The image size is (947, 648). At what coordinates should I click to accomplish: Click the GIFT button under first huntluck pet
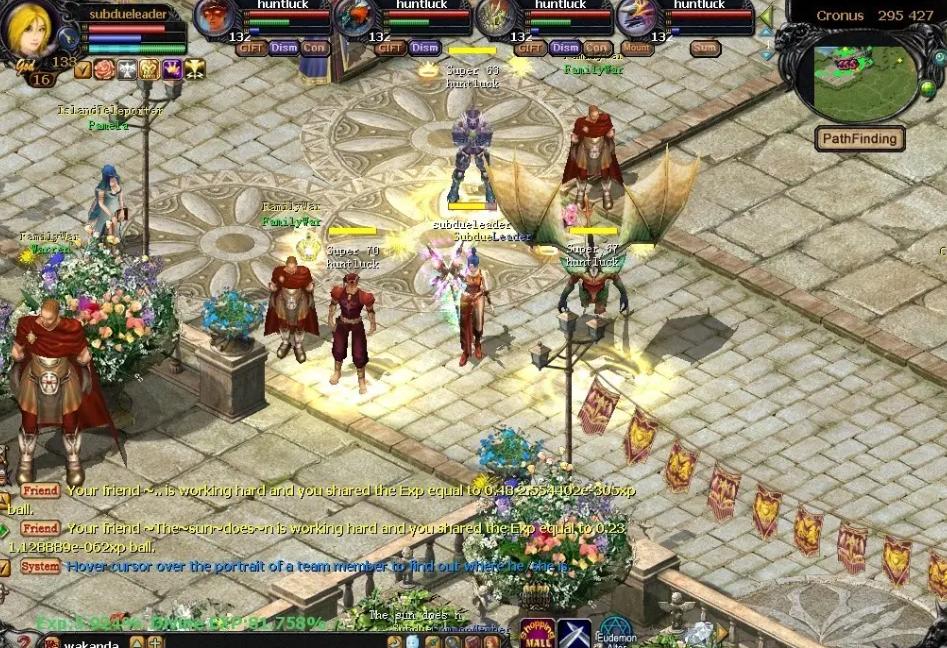click(251, 48)
